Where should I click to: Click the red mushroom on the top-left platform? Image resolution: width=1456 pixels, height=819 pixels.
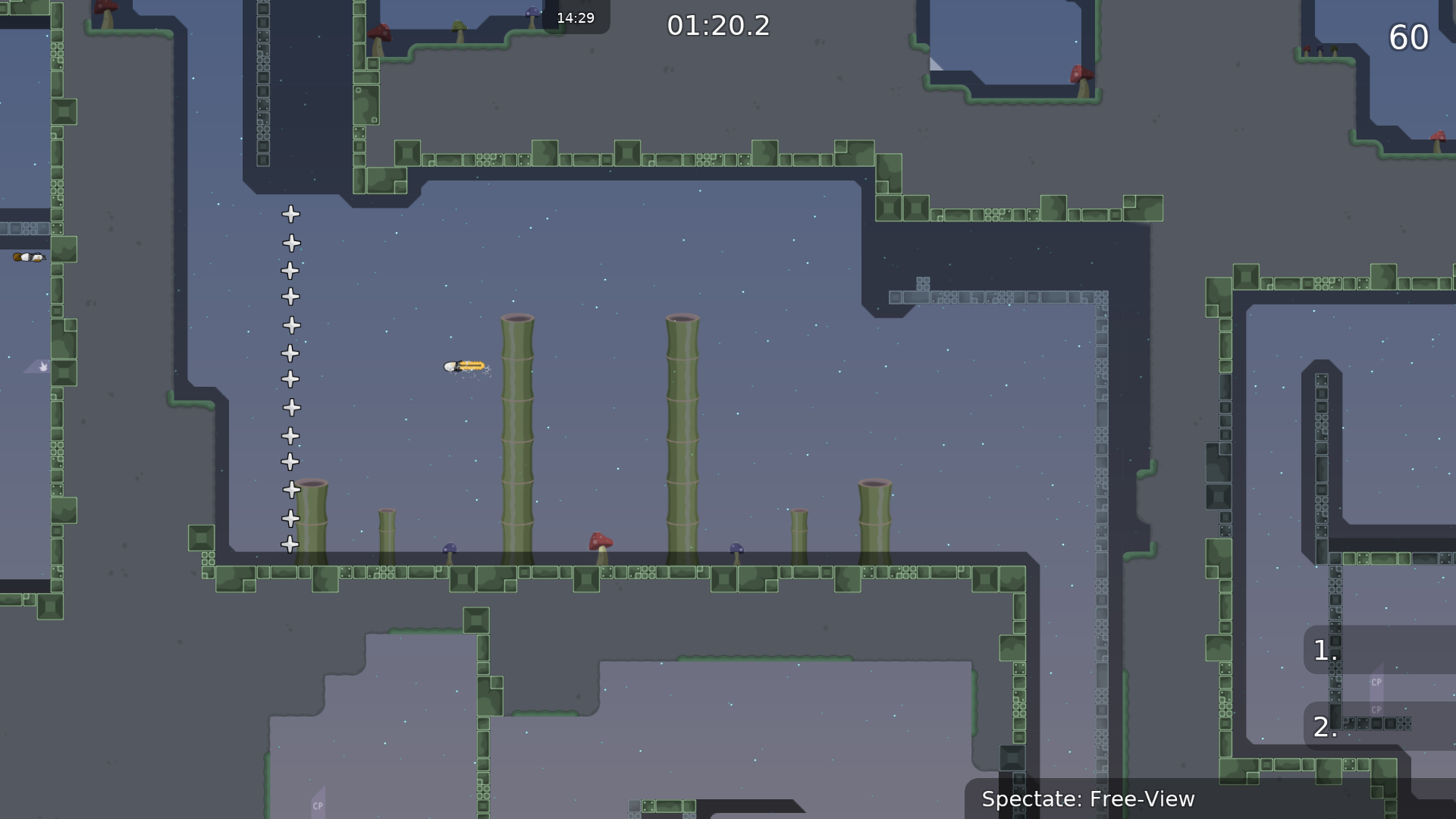[381, 34]
